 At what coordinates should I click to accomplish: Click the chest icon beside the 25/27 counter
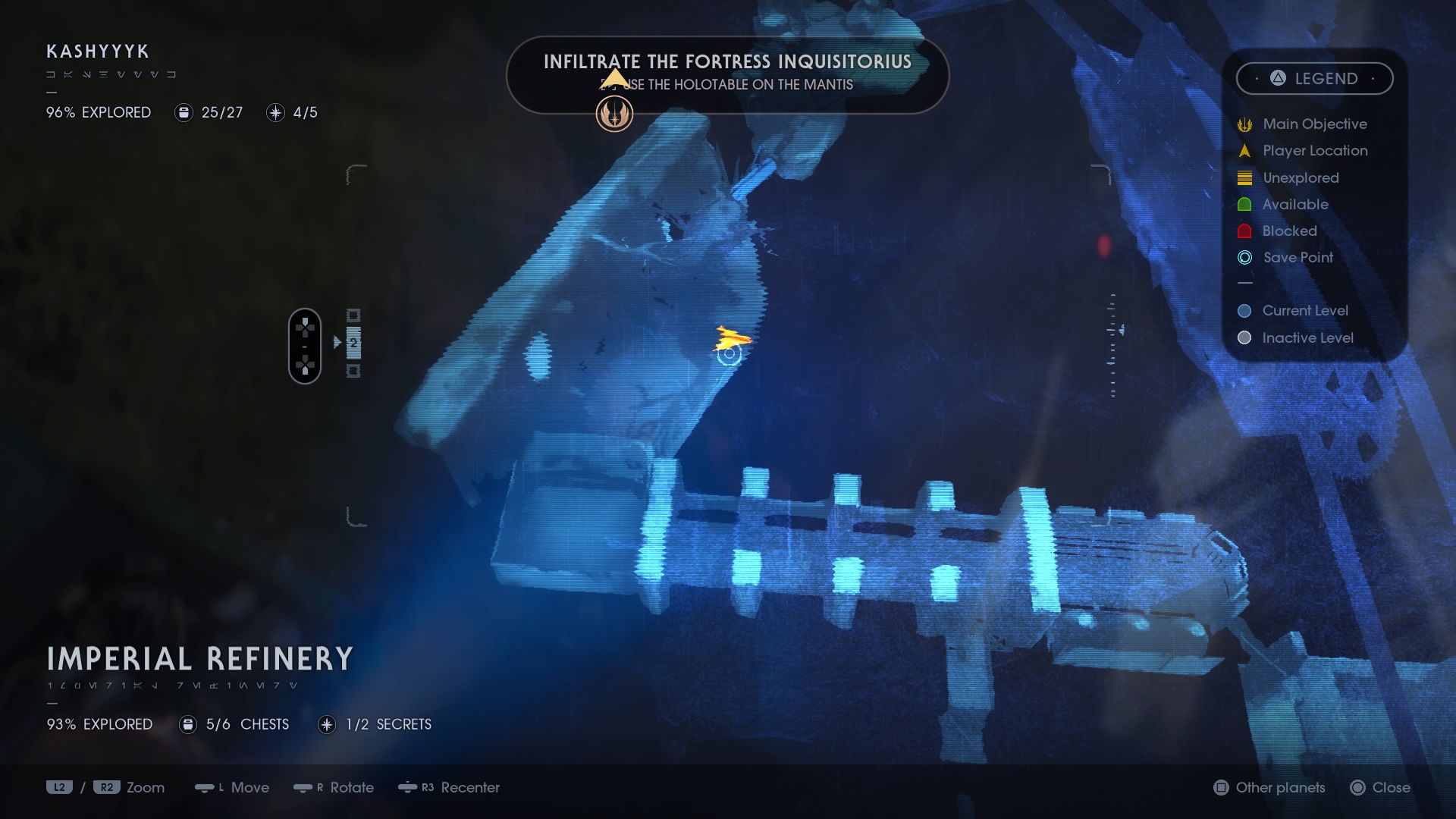[184, 112]
